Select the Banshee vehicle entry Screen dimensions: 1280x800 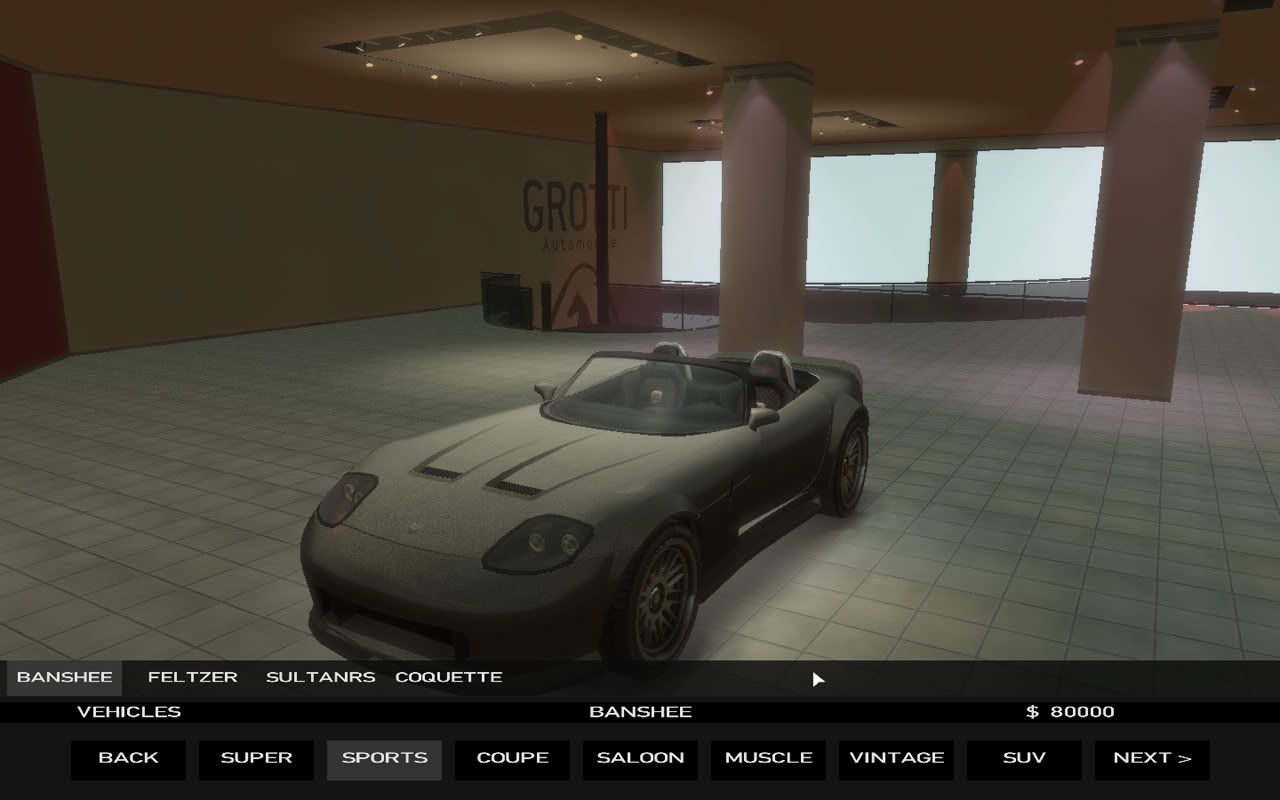tap(64, 677)
